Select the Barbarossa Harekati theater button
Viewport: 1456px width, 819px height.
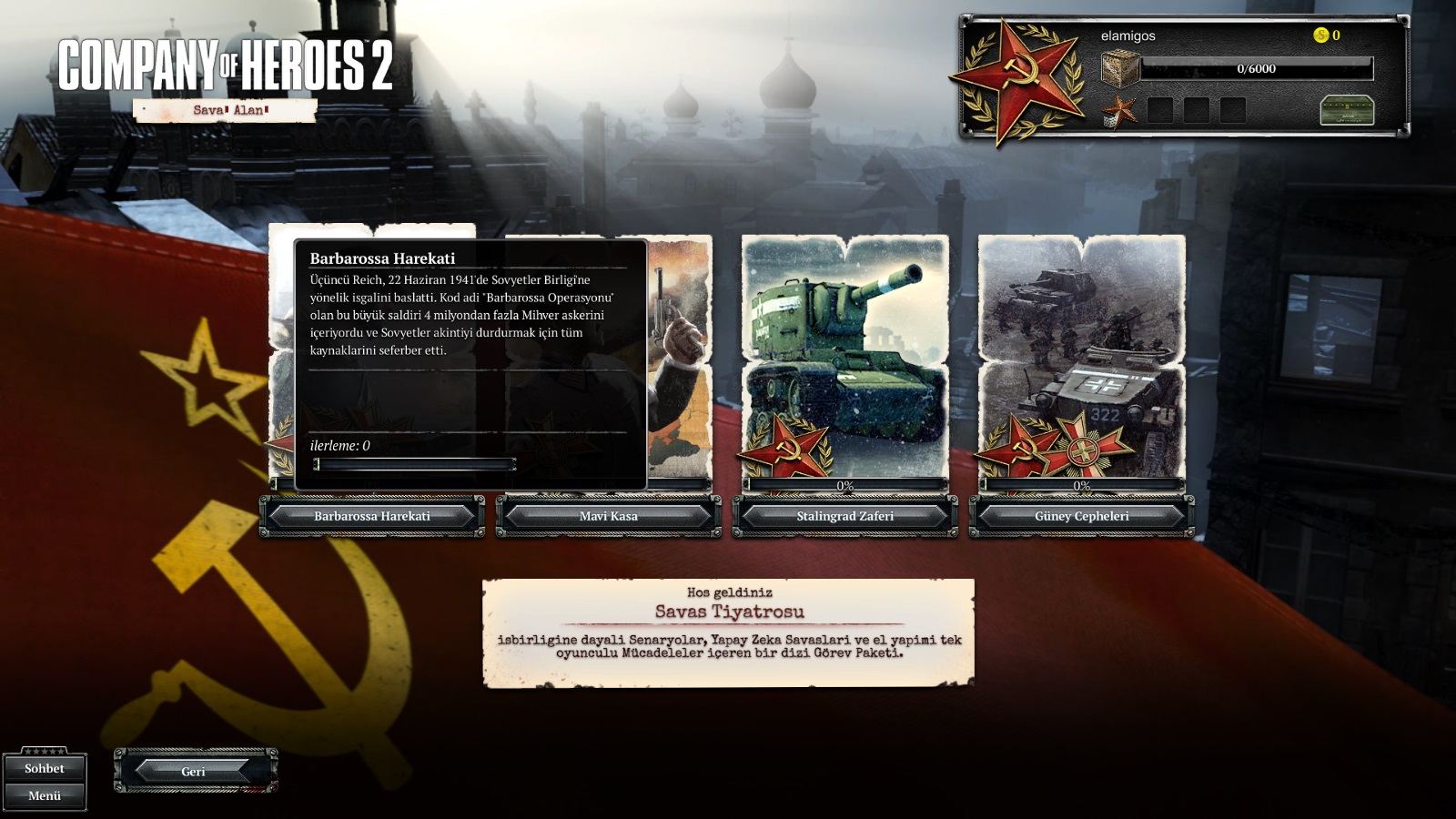[x=372, y=516]
